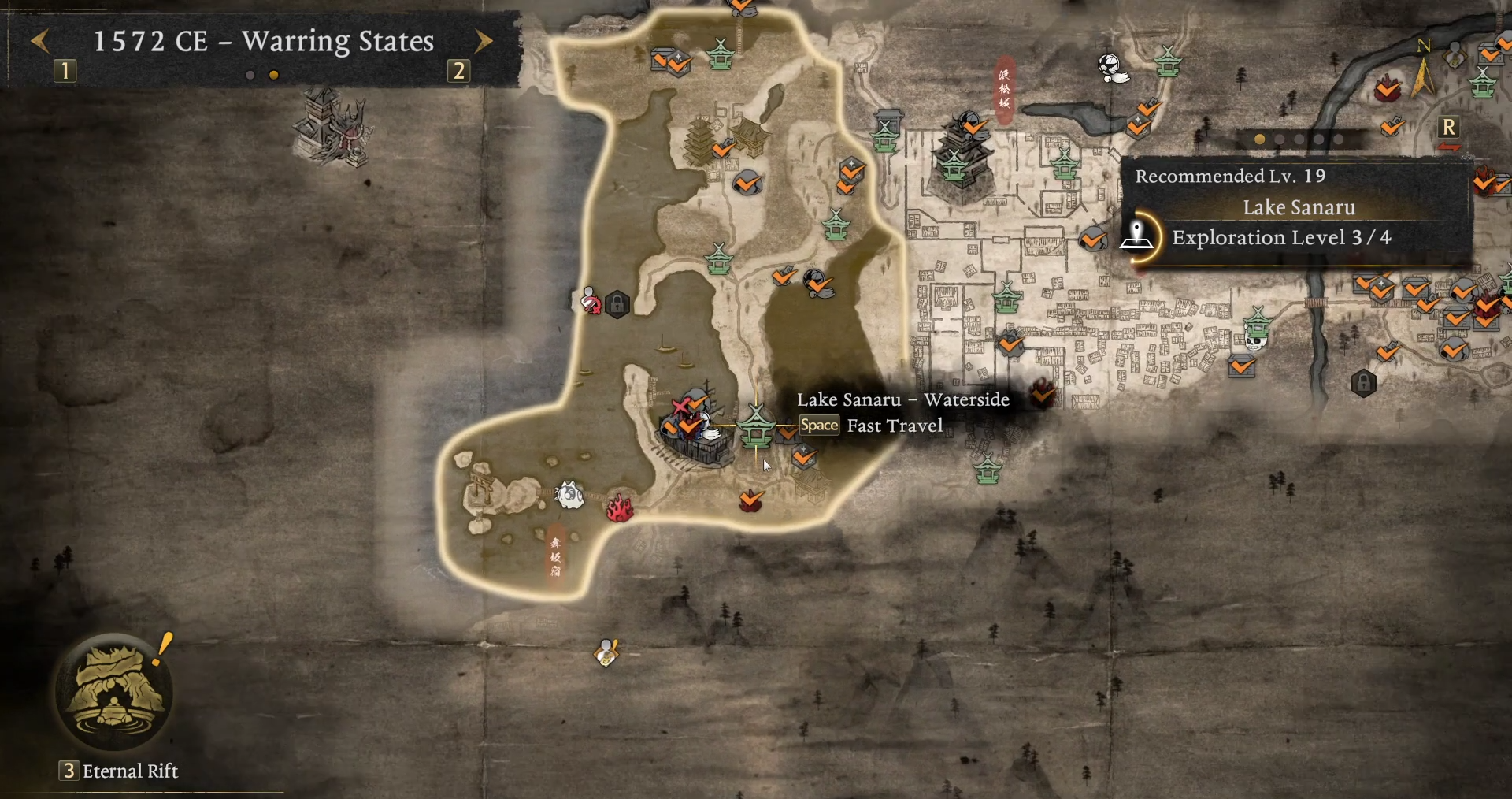Choose the shrine marker with a skull
Screen dimensions: 1512x799
pos(1257,329)
